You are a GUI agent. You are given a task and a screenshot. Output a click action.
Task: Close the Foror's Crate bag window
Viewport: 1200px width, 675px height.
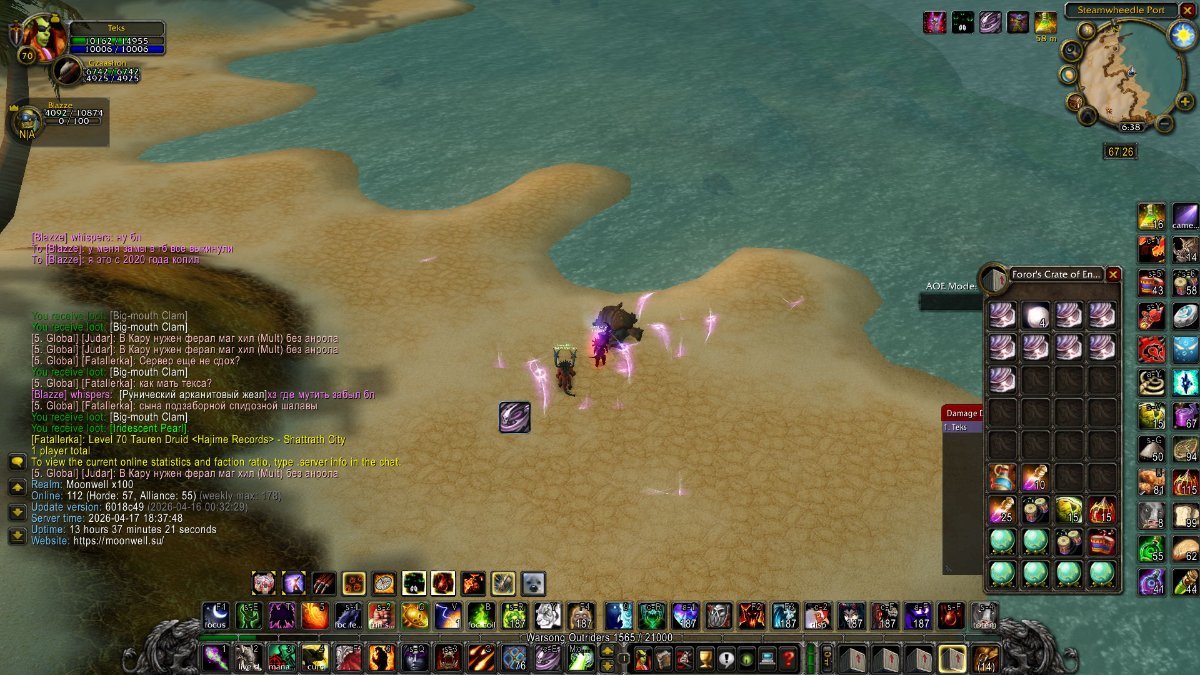[x=1113, y=274]
